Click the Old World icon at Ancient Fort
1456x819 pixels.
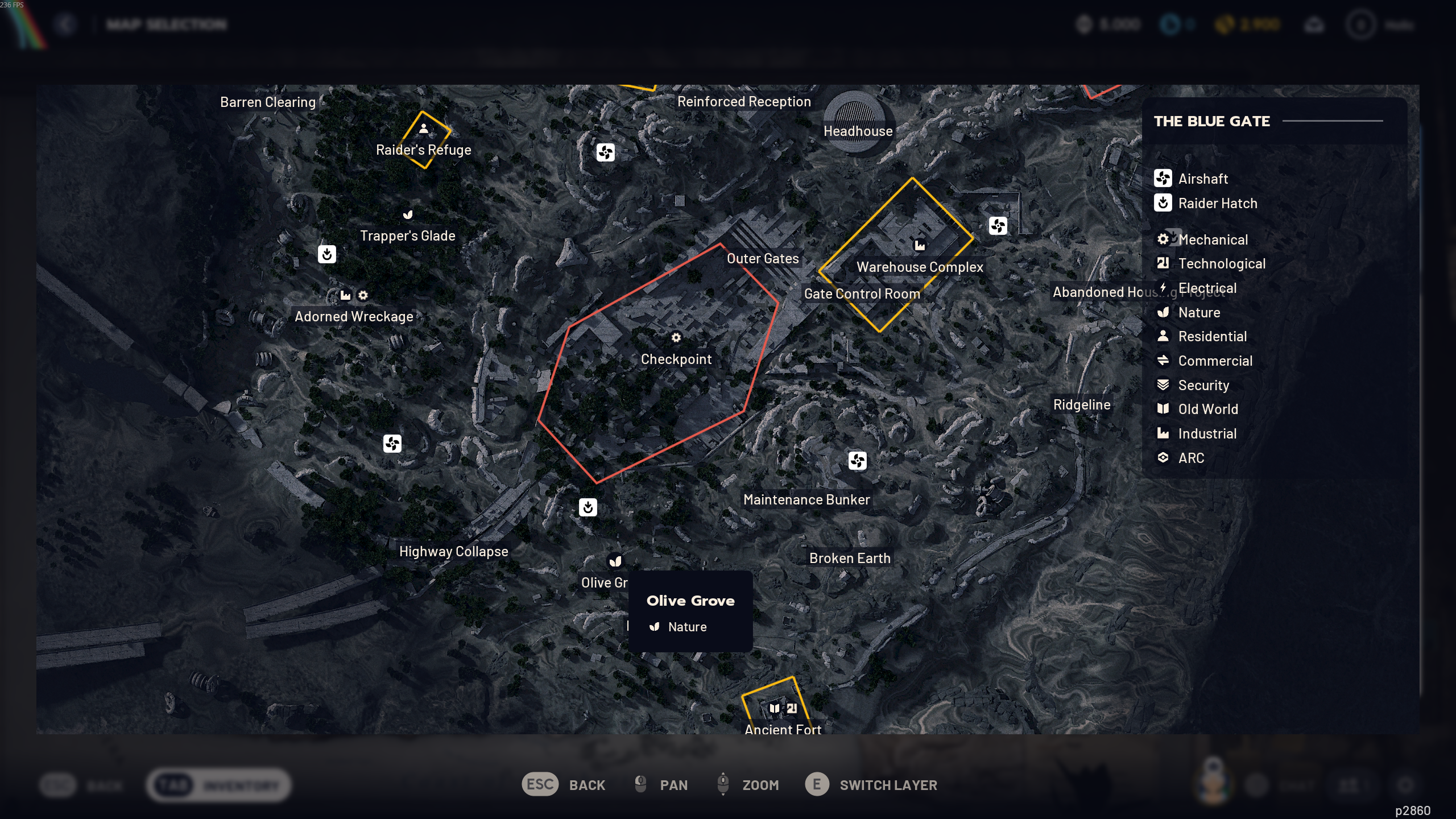click(775, 708)
